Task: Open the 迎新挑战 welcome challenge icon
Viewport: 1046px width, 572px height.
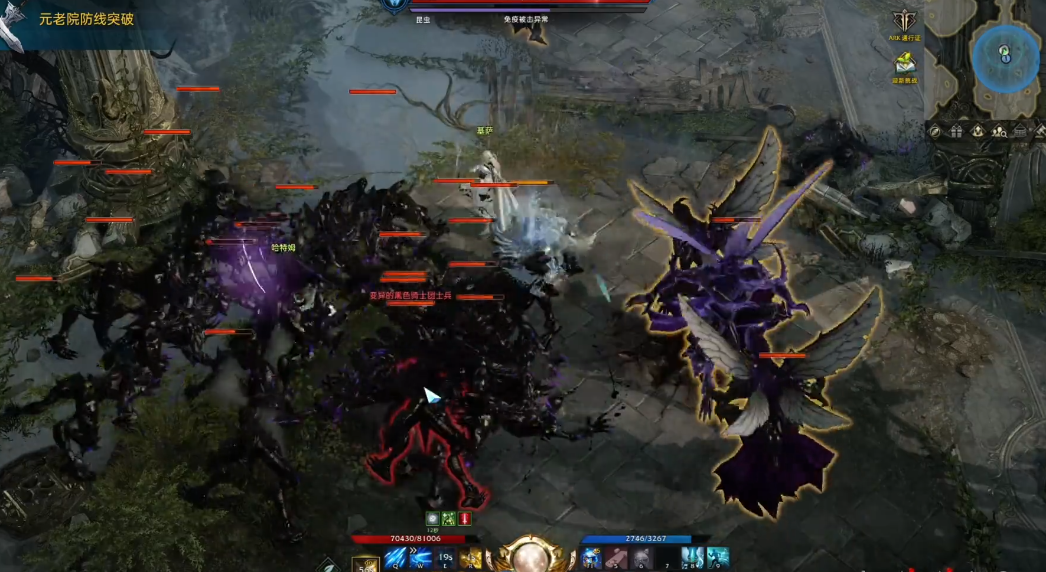Action: click(907, 63)
